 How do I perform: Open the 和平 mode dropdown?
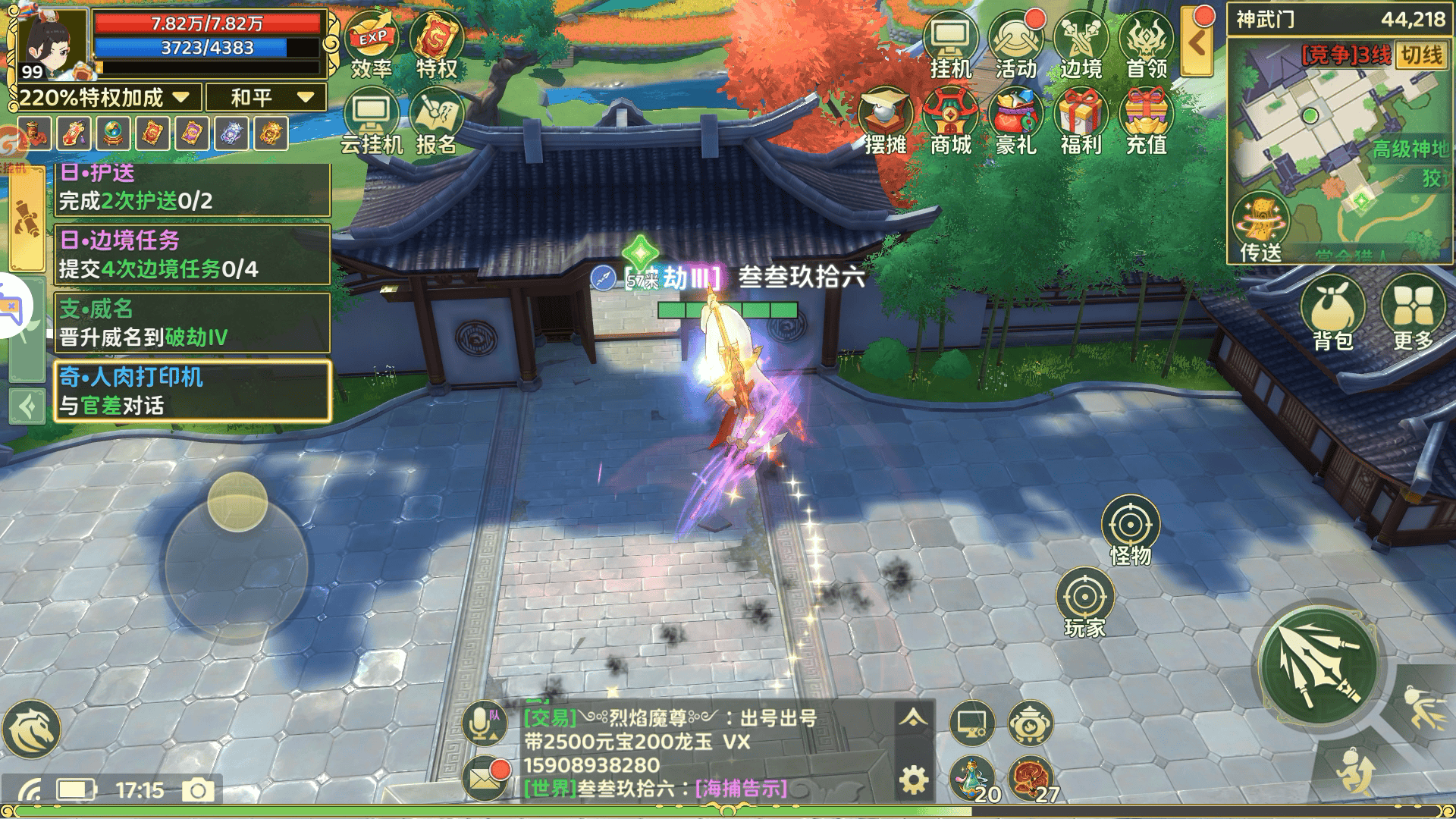(x=264, y=97)
